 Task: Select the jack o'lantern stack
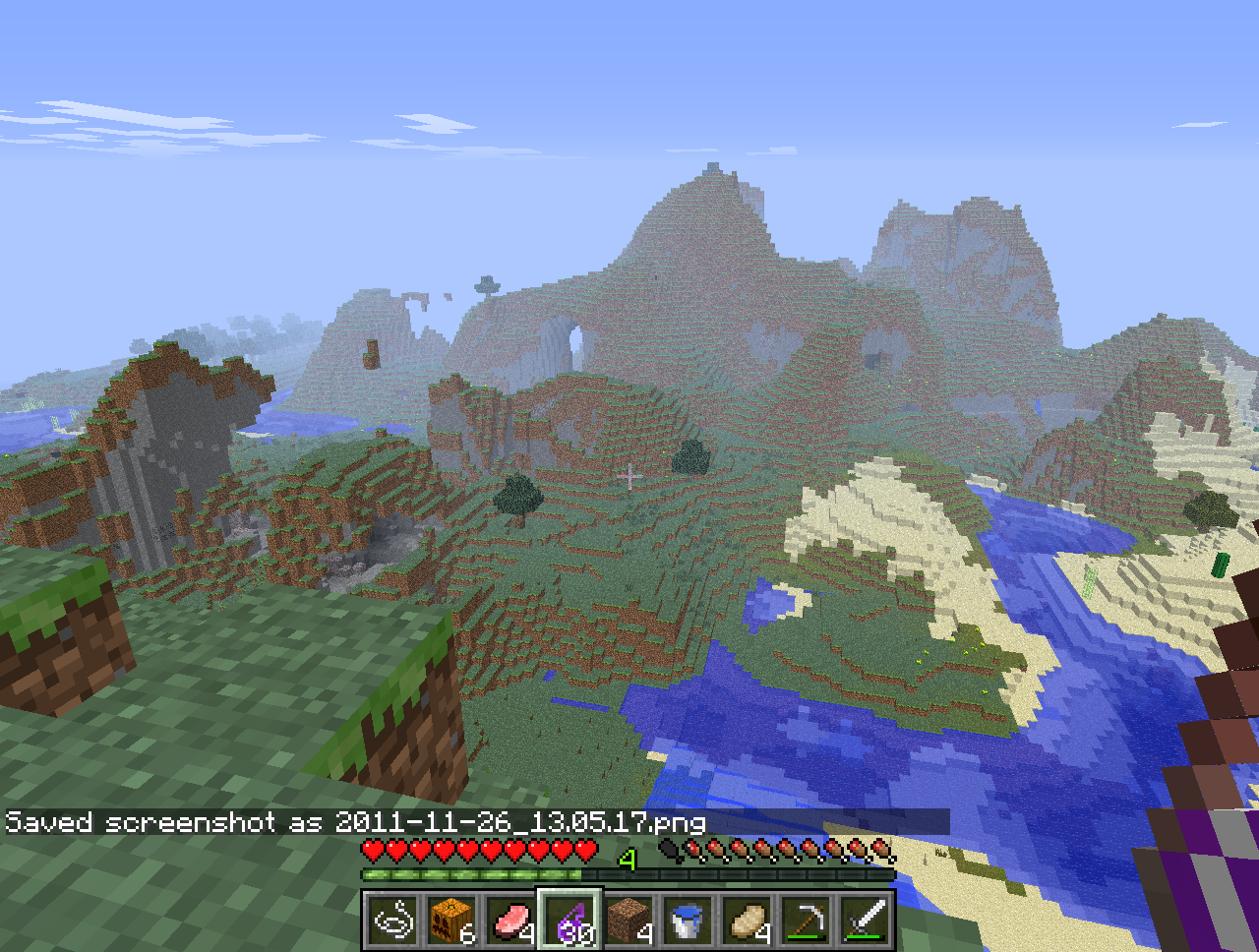point(451,922)
